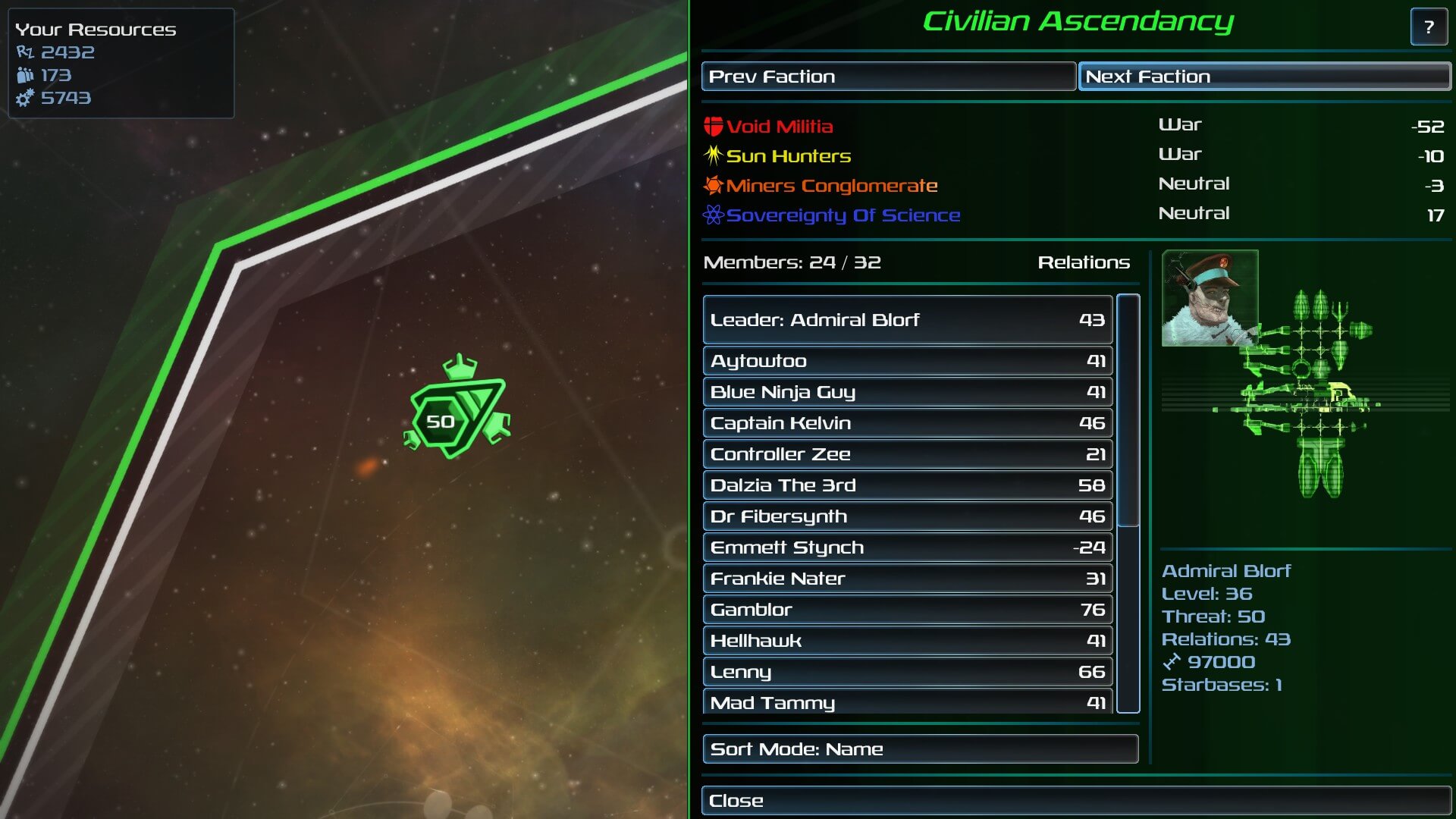The height and width of the screenshot is (819, 1456).
Task: Open the question mark help button
Action: (x=1429, y=27)
